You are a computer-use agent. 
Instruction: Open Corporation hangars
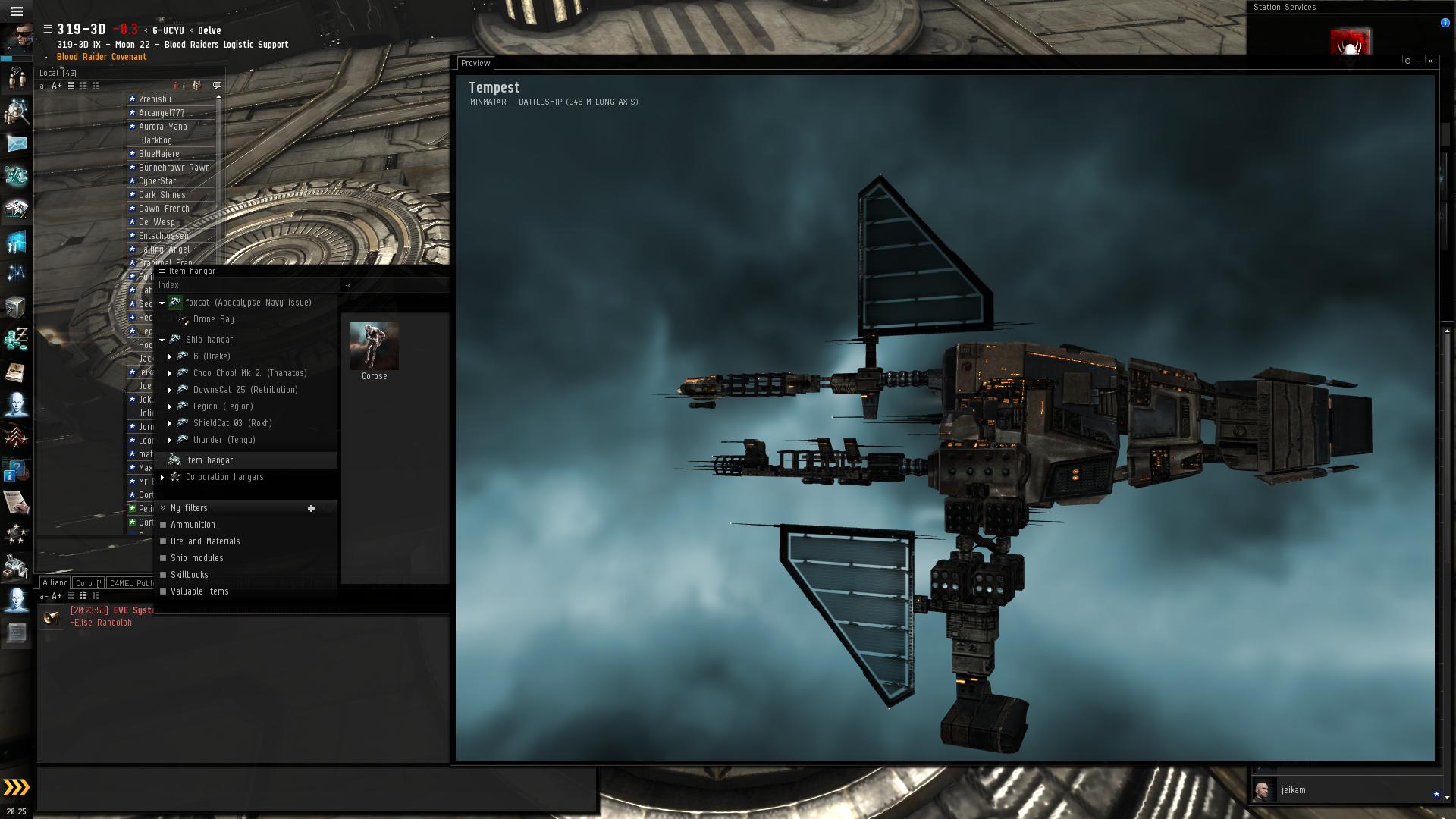coord(224,477)
